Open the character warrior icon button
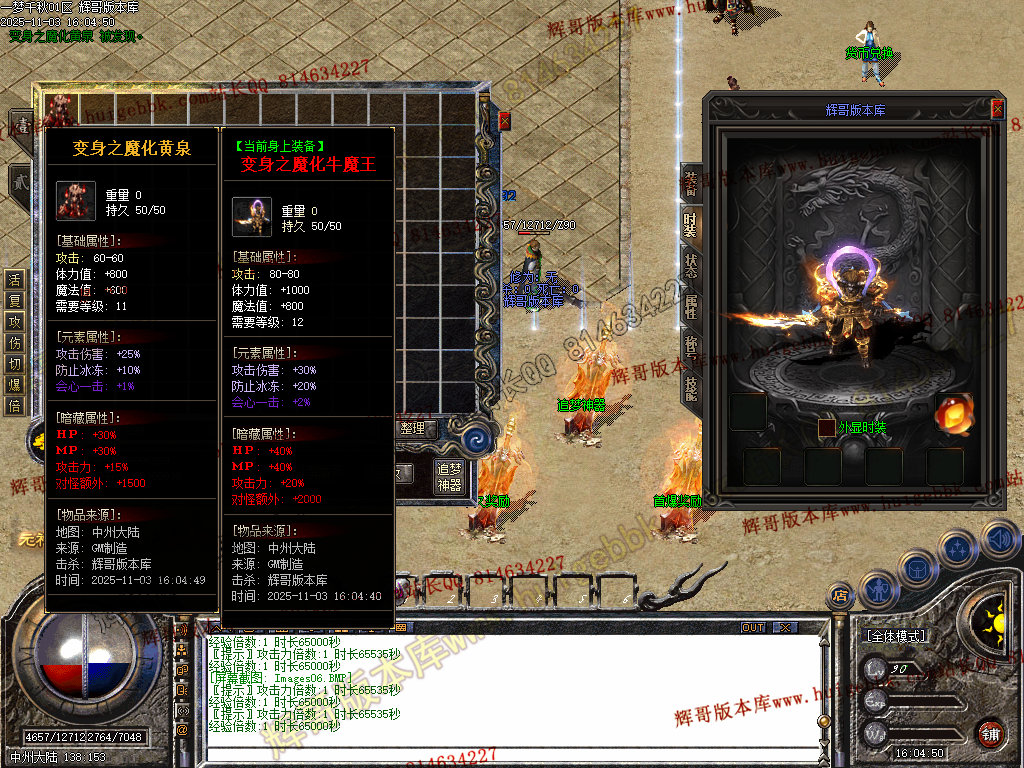 coord(877,588)
